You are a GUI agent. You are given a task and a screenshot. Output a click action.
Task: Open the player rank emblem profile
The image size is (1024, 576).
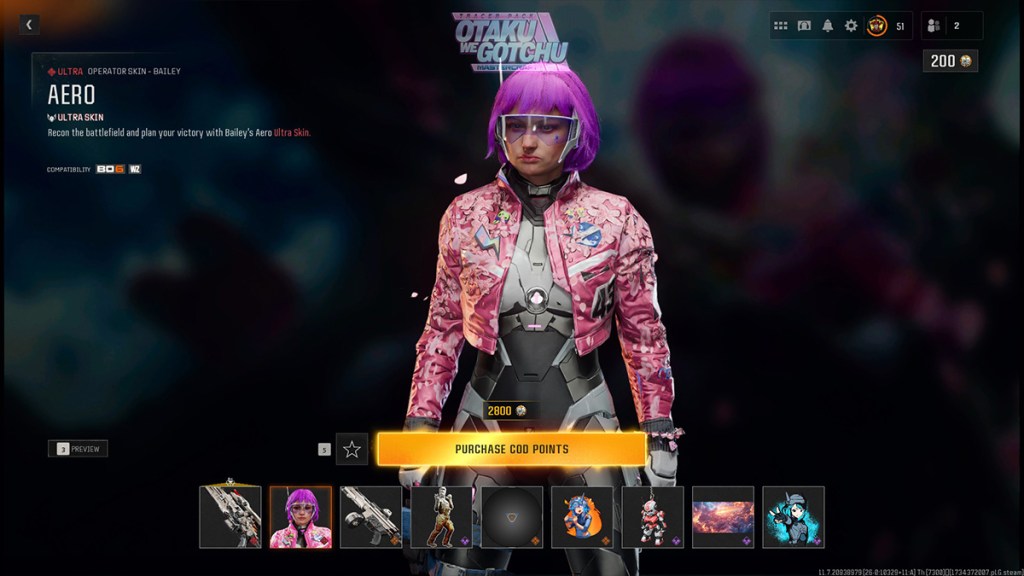pos(877,26)
